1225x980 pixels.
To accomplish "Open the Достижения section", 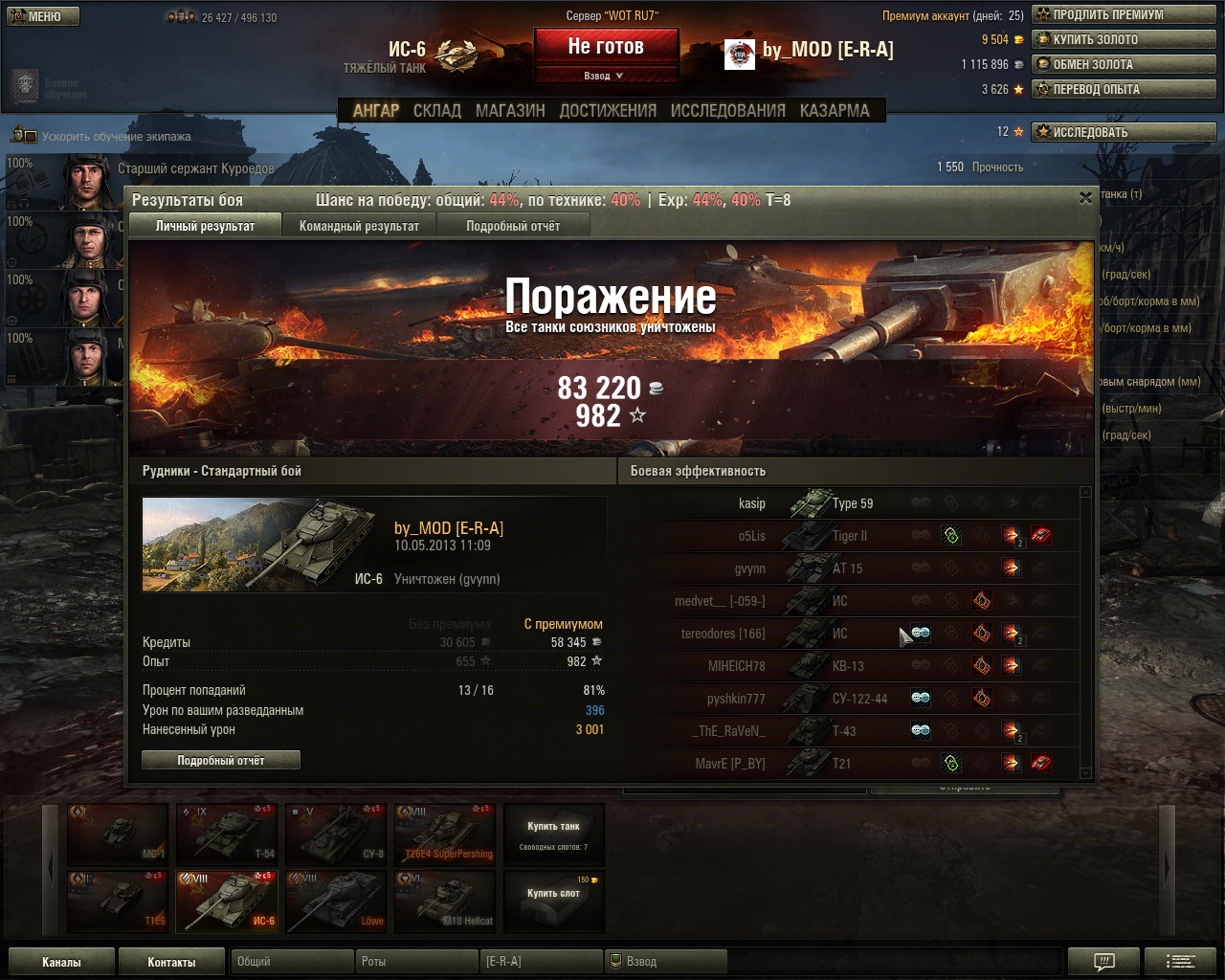I will [608, 110].
